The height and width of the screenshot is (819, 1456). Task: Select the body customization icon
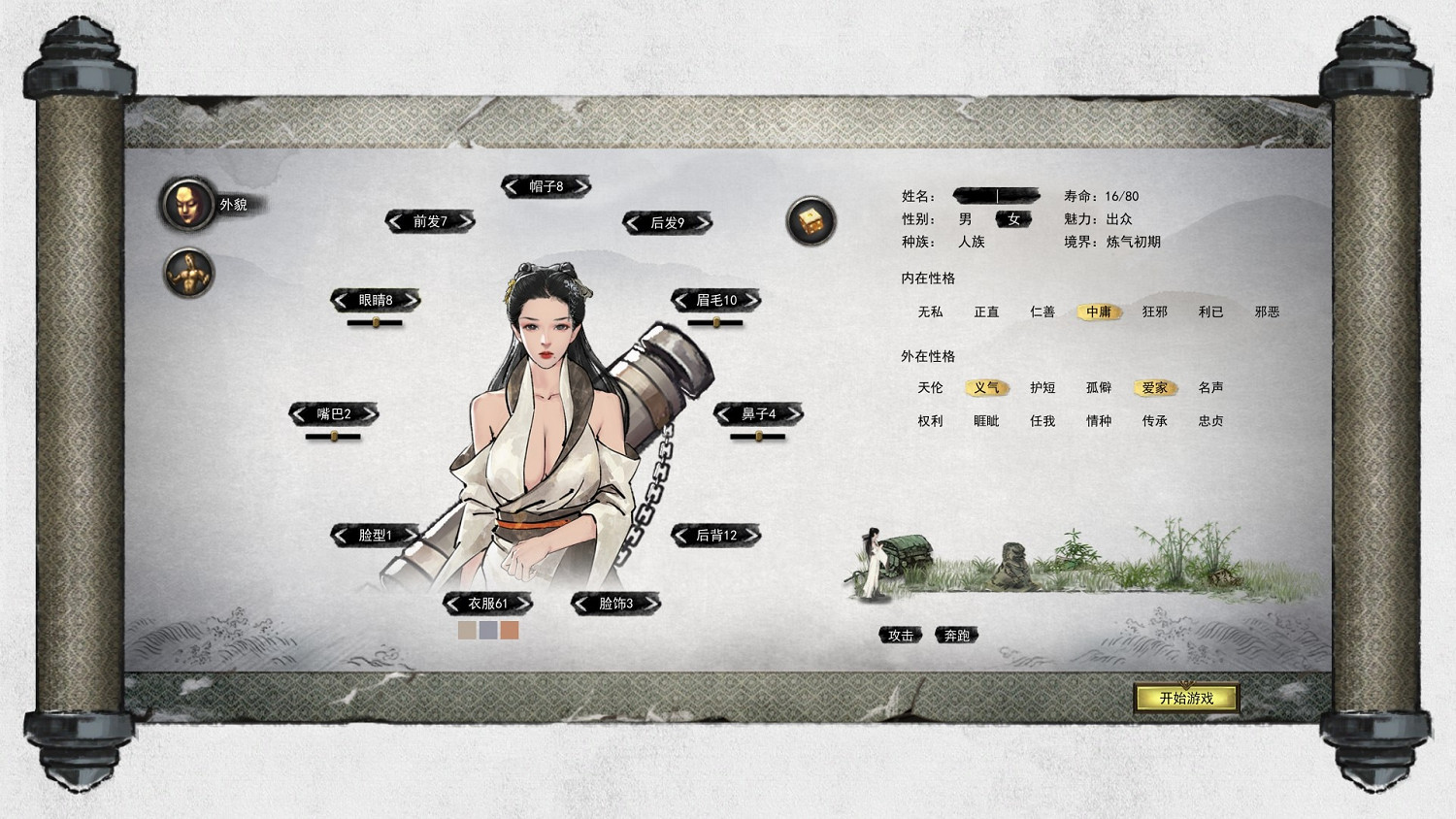pos(187,273)
